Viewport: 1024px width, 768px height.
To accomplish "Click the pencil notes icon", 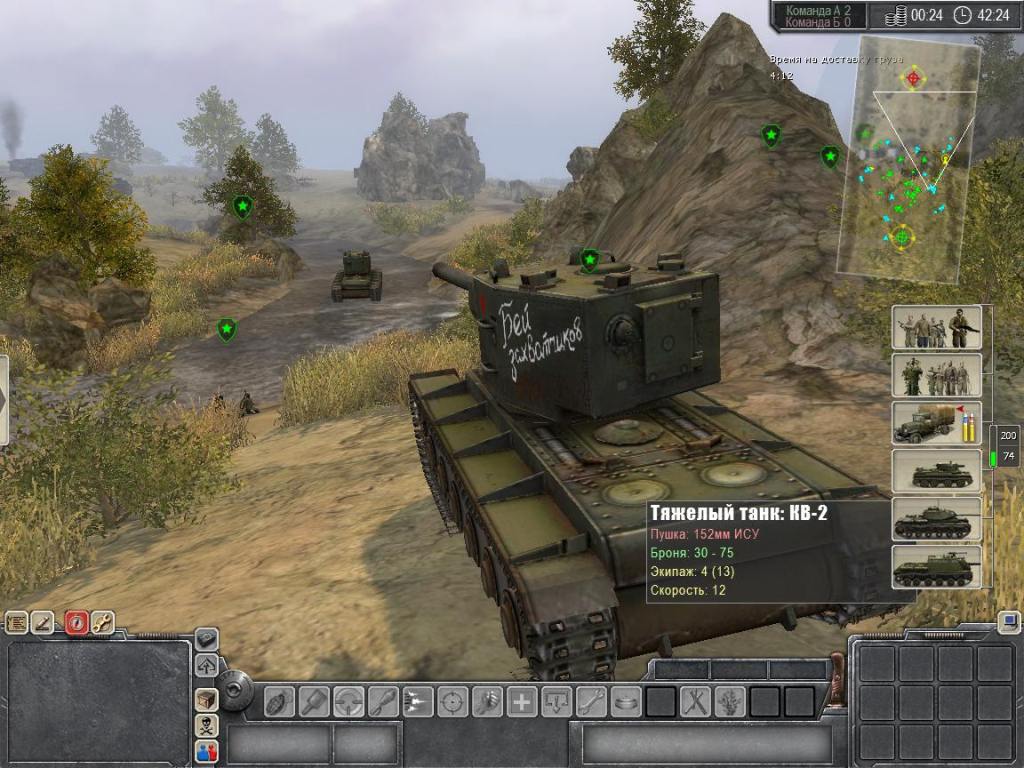I will click(43, 623).
